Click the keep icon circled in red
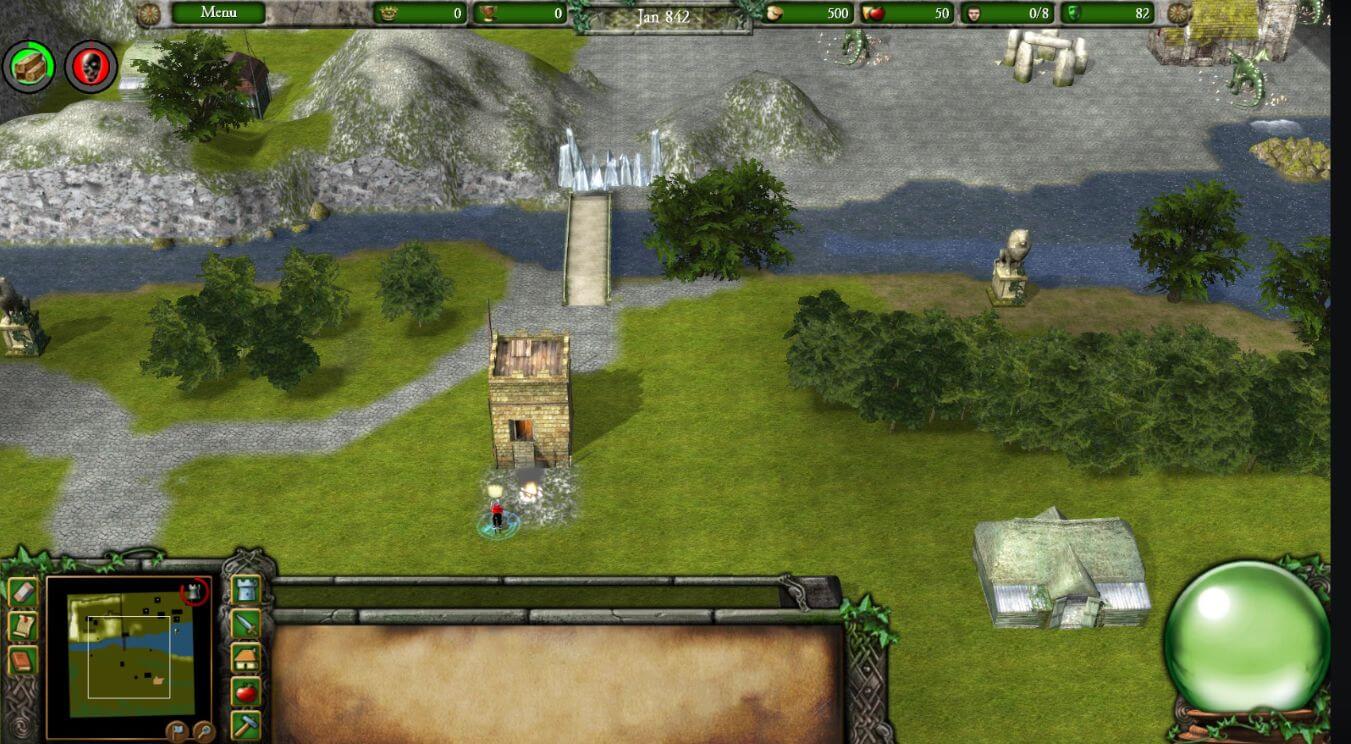Viewport: 1351px width, 744px height. (x=194, y=592)
